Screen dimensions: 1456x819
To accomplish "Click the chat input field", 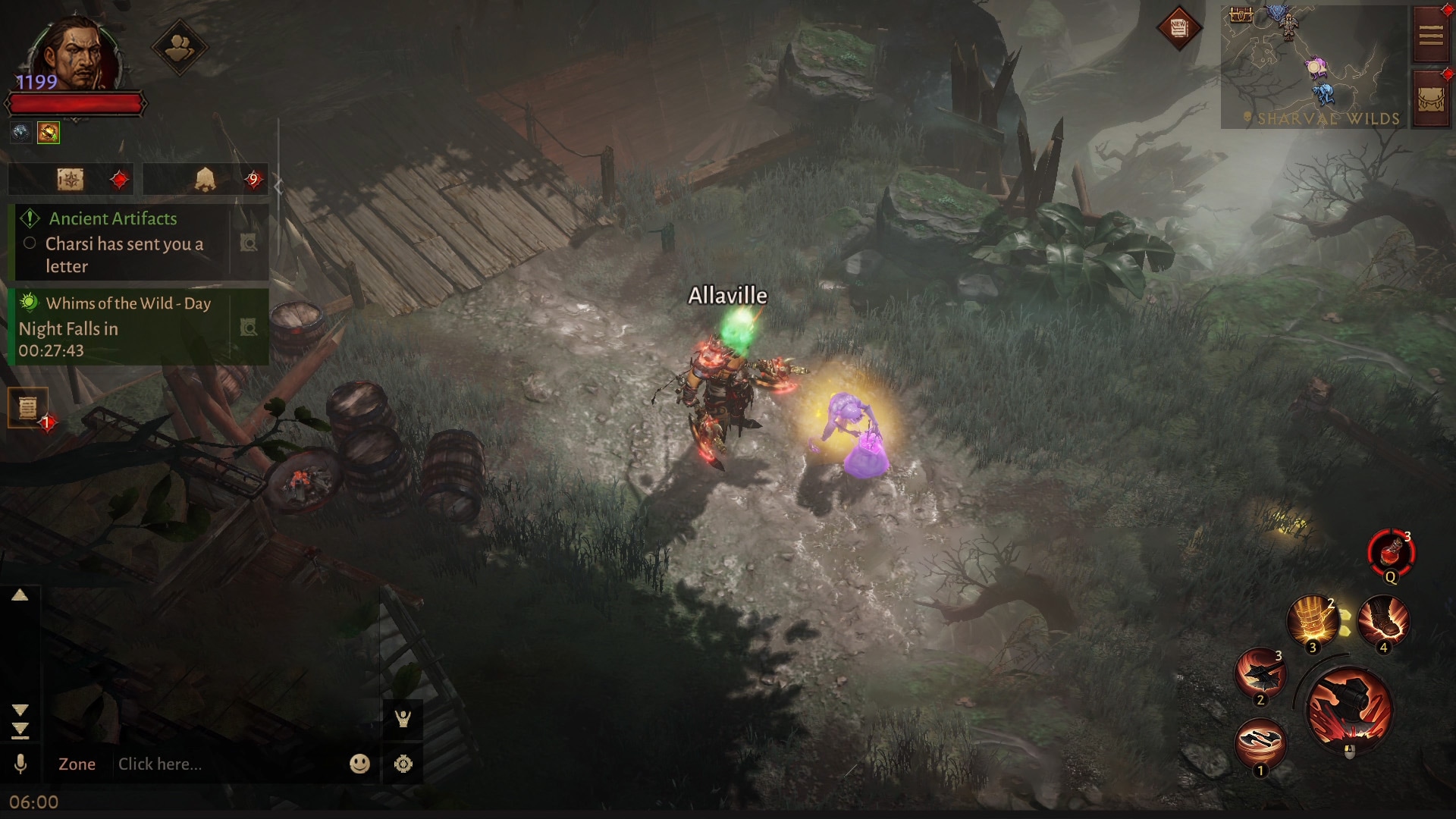I will point(227,764).
